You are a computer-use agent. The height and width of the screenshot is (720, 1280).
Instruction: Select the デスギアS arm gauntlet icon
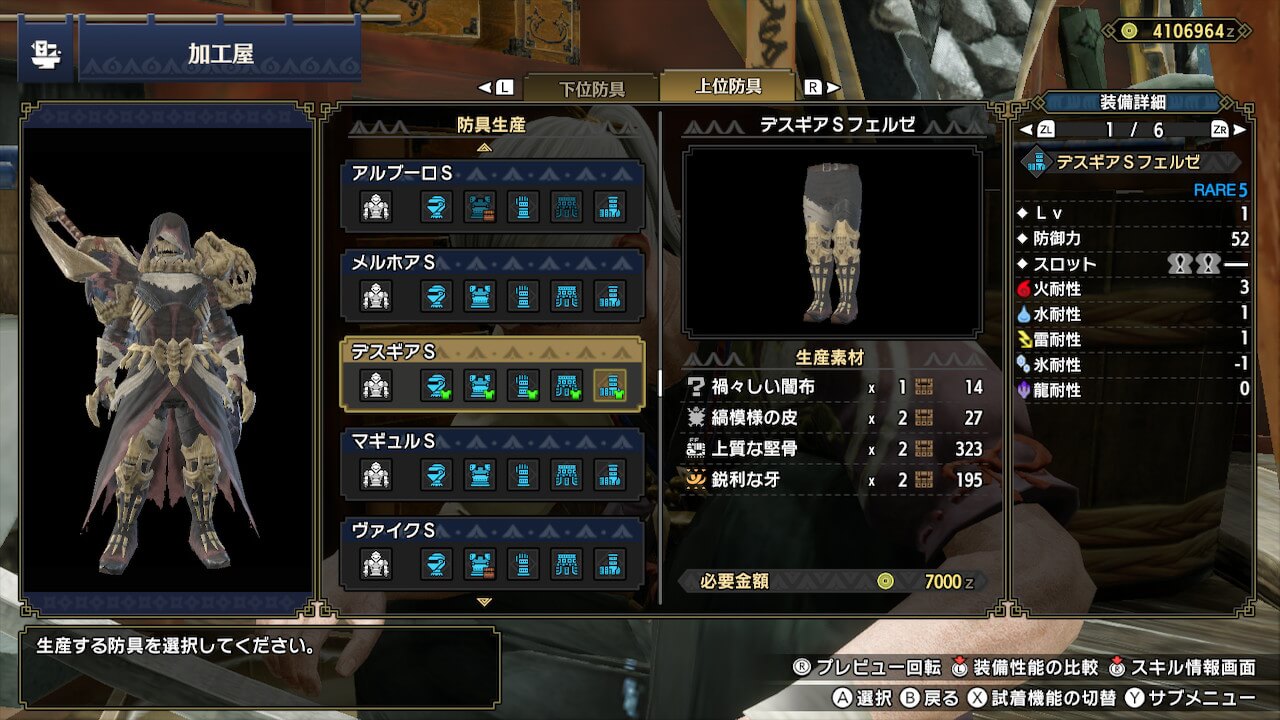point(523,385)
